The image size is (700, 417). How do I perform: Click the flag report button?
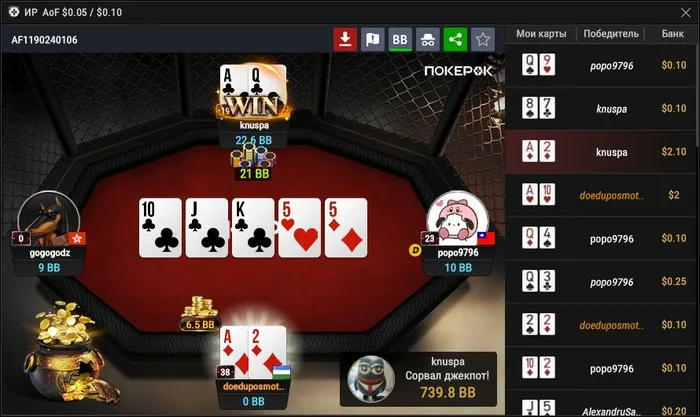pos(373,40)
